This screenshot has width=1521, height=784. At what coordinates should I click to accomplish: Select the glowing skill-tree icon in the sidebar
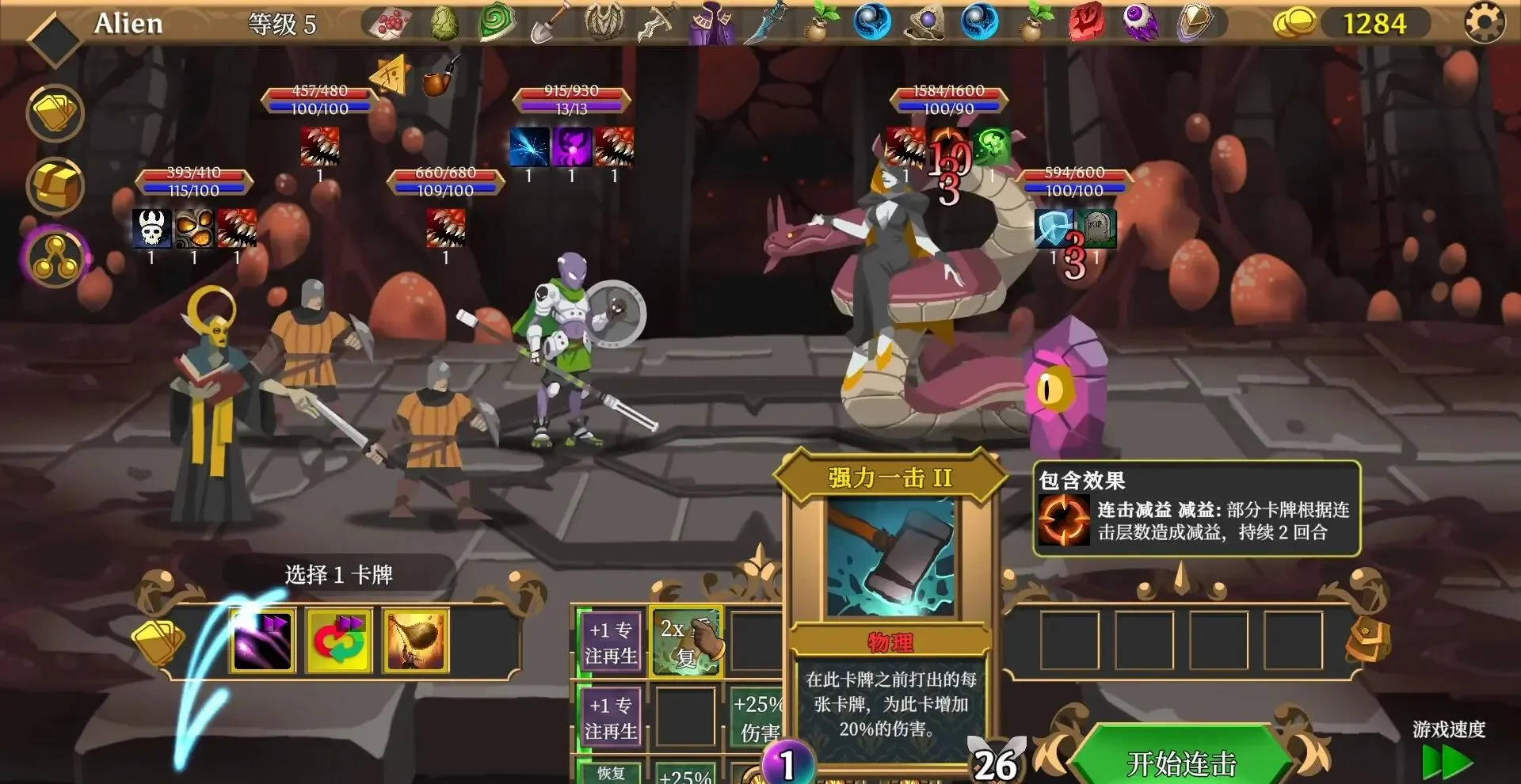pos(54,257)
